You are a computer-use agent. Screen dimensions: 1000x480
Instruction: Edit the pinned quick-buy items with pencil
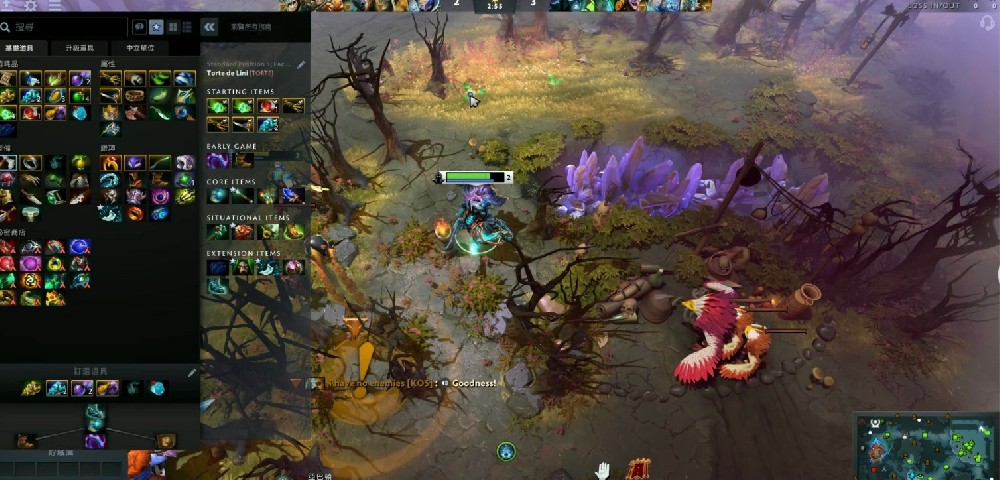(x=192, y=373)
